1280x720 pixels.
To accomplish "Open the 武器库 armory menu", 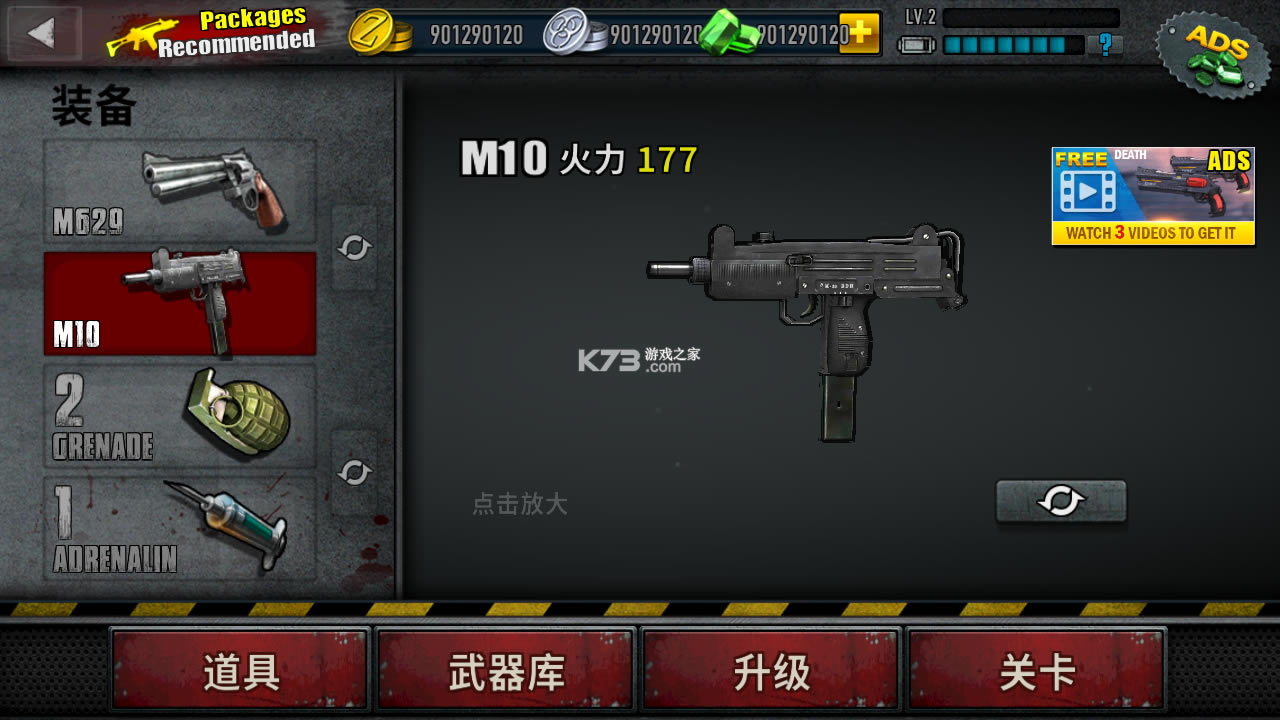I will point(506,672).
